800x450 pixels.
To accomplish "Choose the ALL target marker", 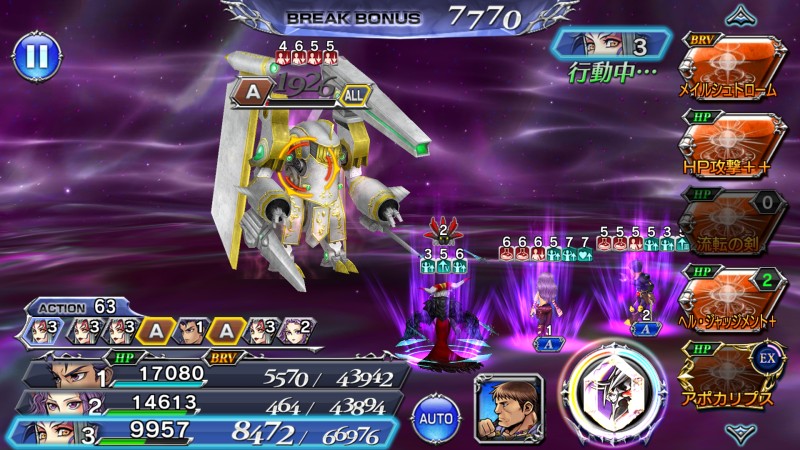I will click(x=354, y=93).
